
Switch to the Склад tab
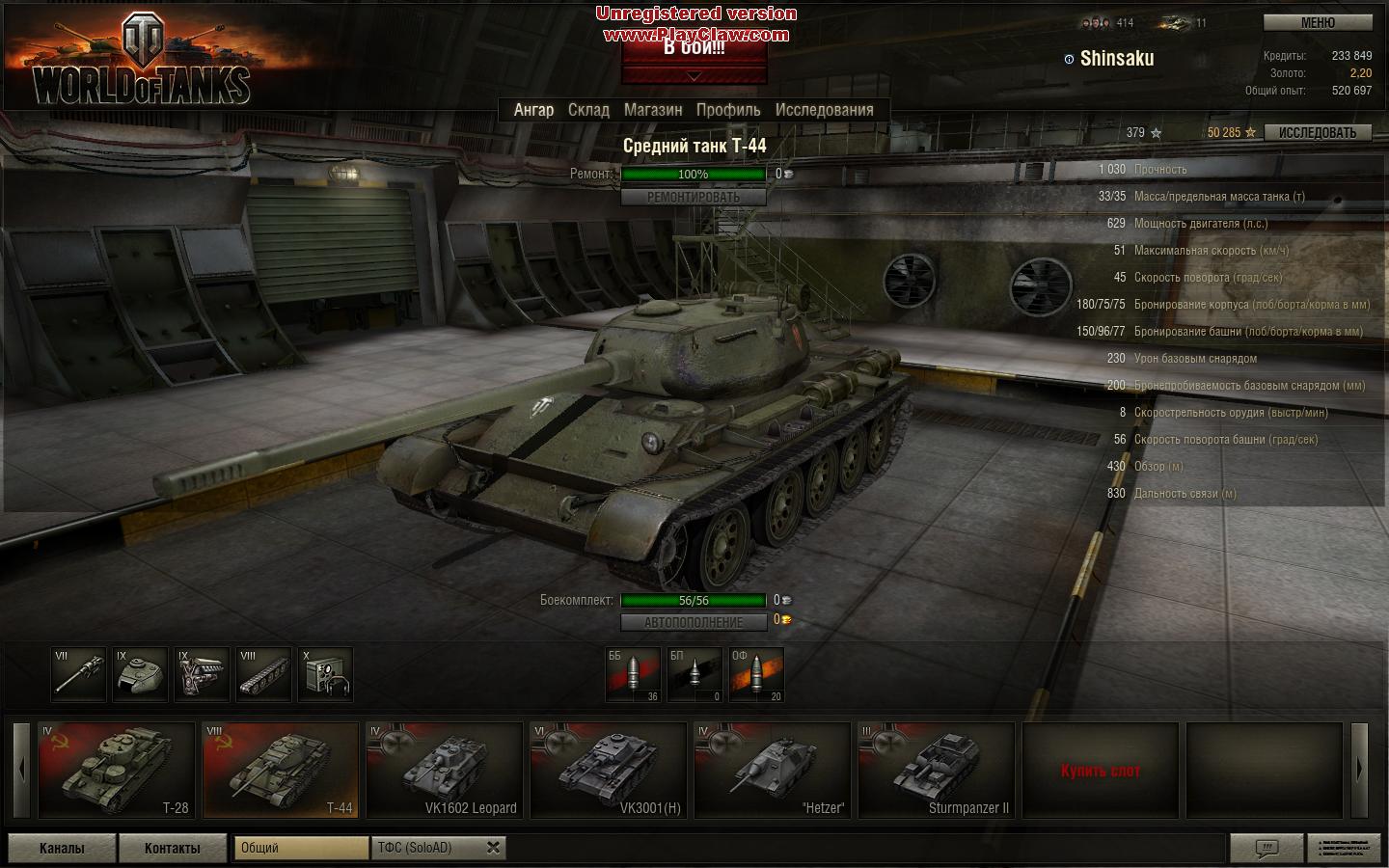click(x=588, y=110)
